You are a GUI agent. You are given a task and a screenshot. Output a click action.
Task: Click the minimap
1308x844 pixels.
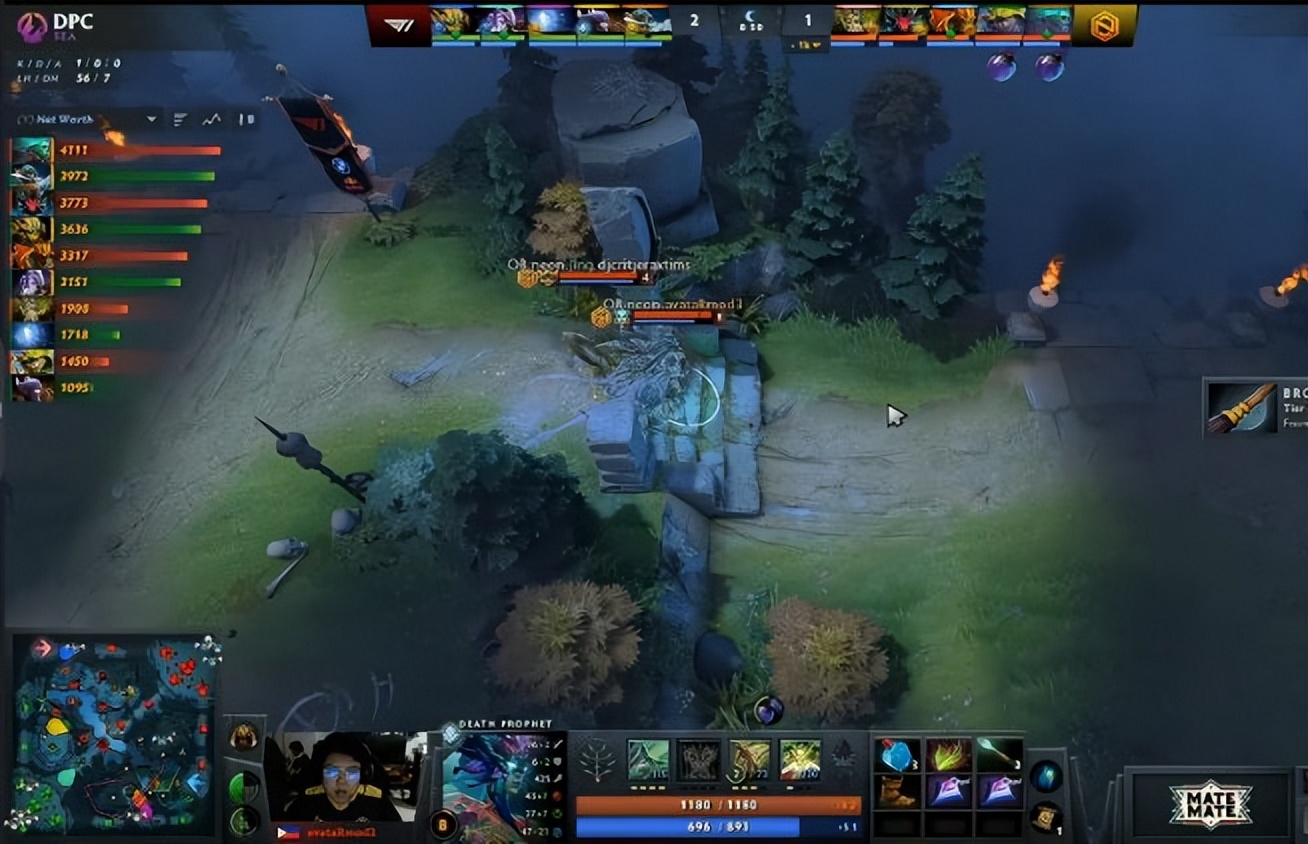coord(113,733)
